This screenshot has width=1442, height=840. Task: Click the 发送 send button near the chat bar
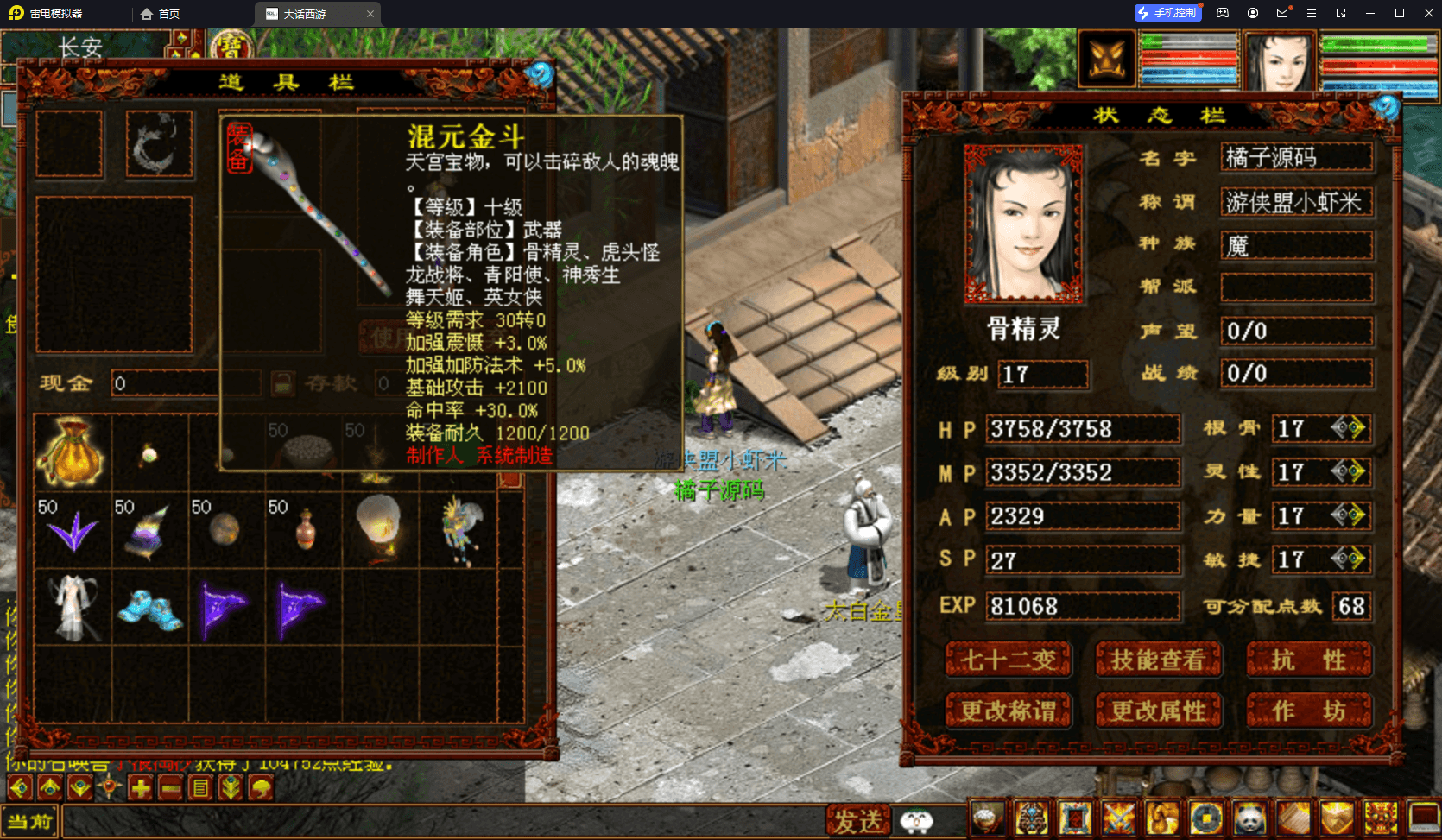click(859, 818)
